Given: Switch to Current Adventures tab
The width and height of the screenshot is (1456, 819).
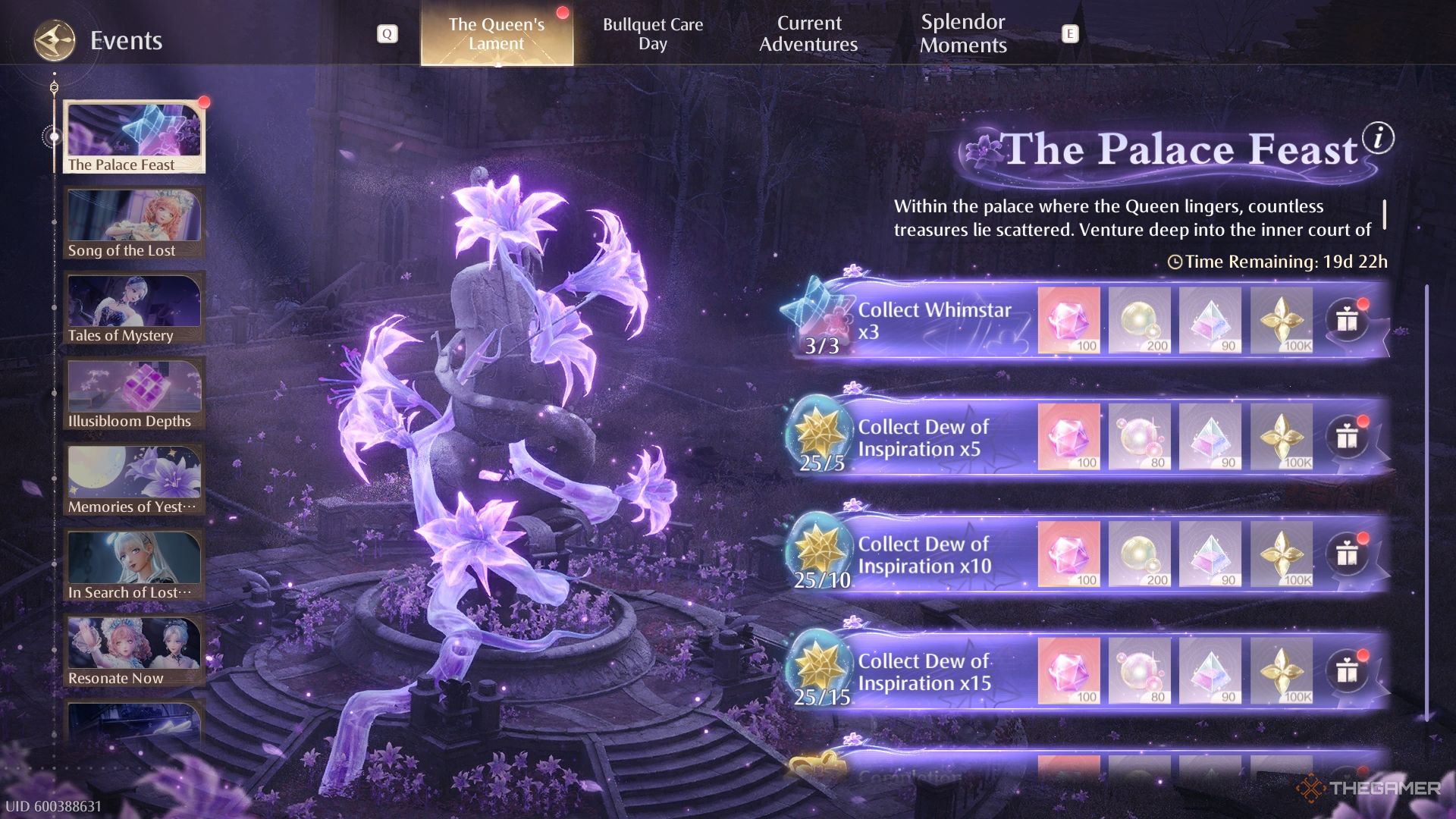Looking at the screenshot, I should (808, 34).
